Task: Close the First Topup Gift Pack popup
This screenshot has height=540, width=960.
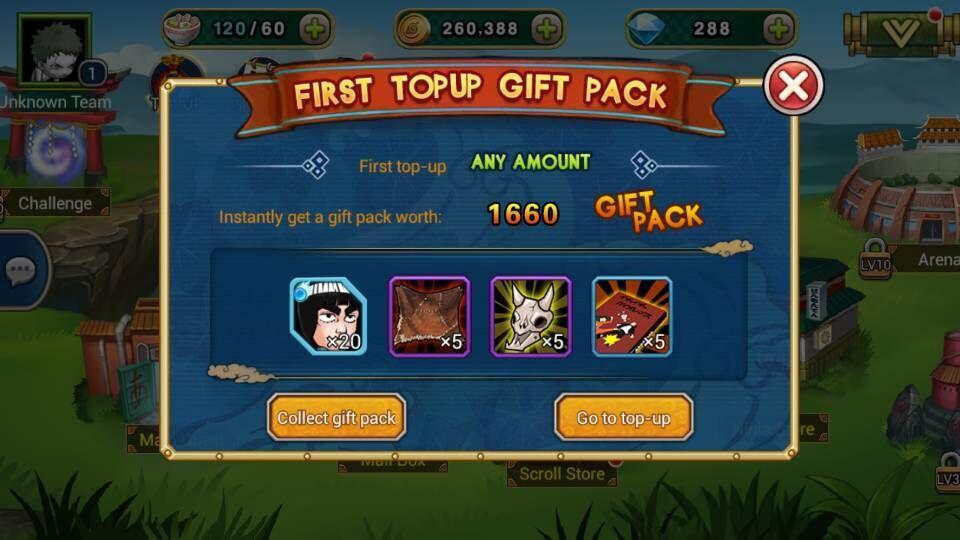Action: click(x=793, y=86)
